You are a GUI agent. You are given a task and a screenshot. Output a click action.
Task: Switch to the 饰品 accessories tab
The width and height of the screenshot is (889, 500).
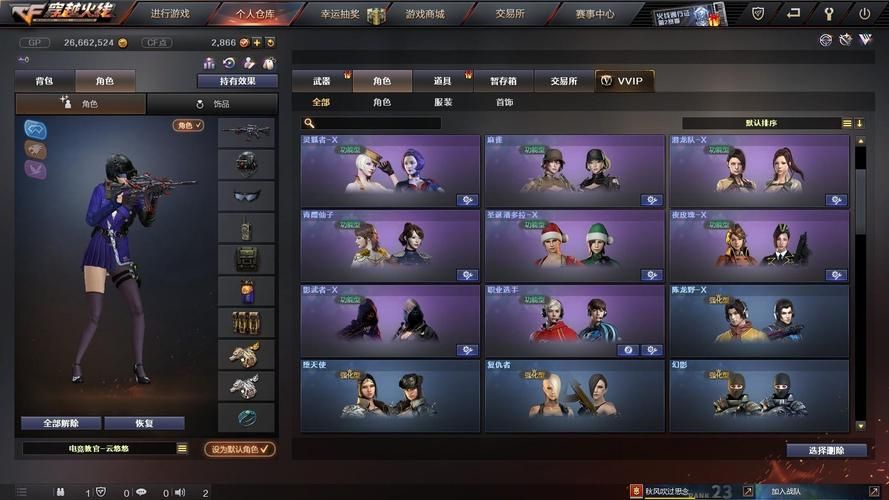coord(212,104)
